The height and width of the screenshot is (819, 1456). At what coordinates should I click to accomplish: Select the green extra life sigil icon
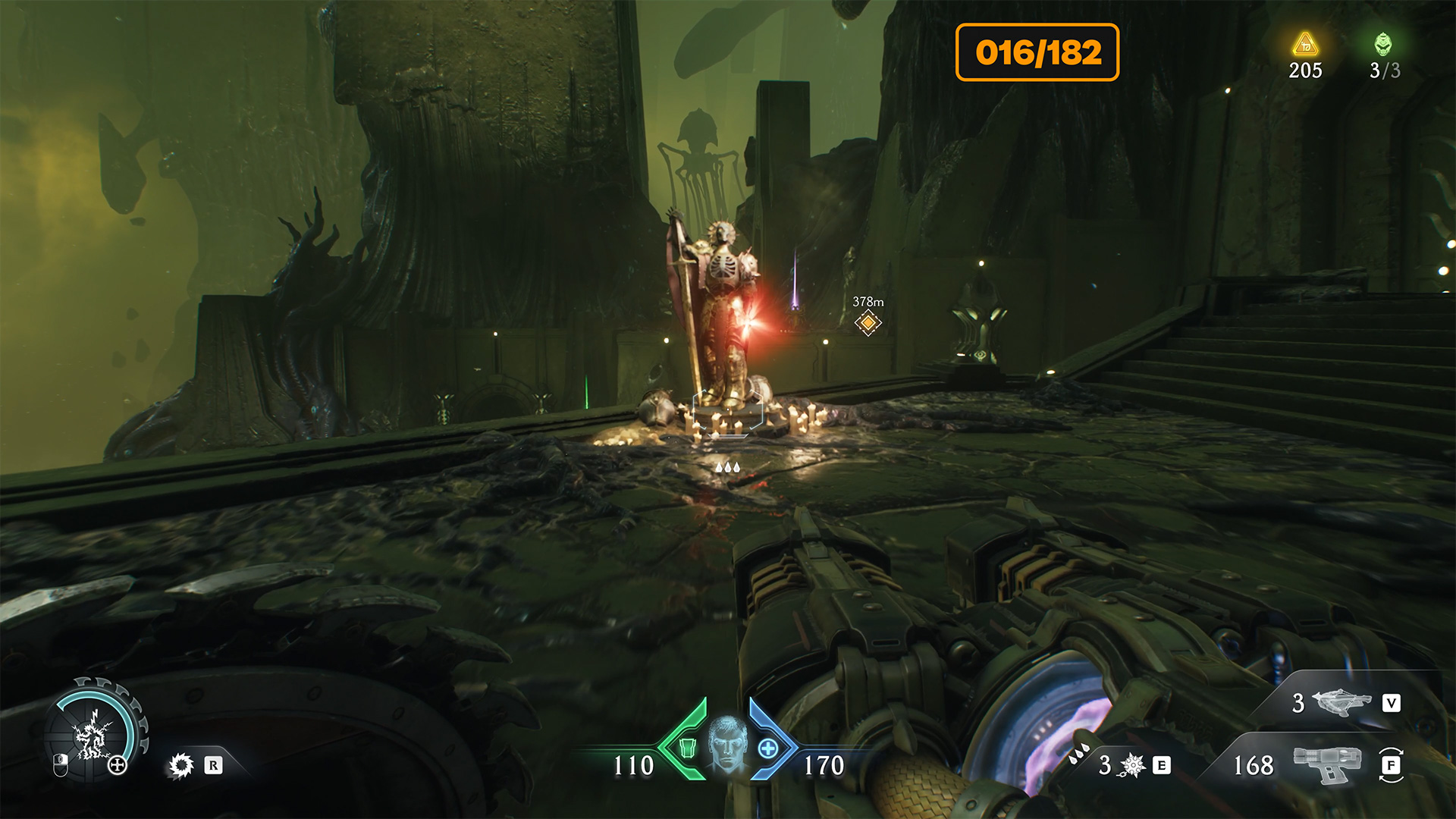pyautogui.click(x=1383, y=44)
